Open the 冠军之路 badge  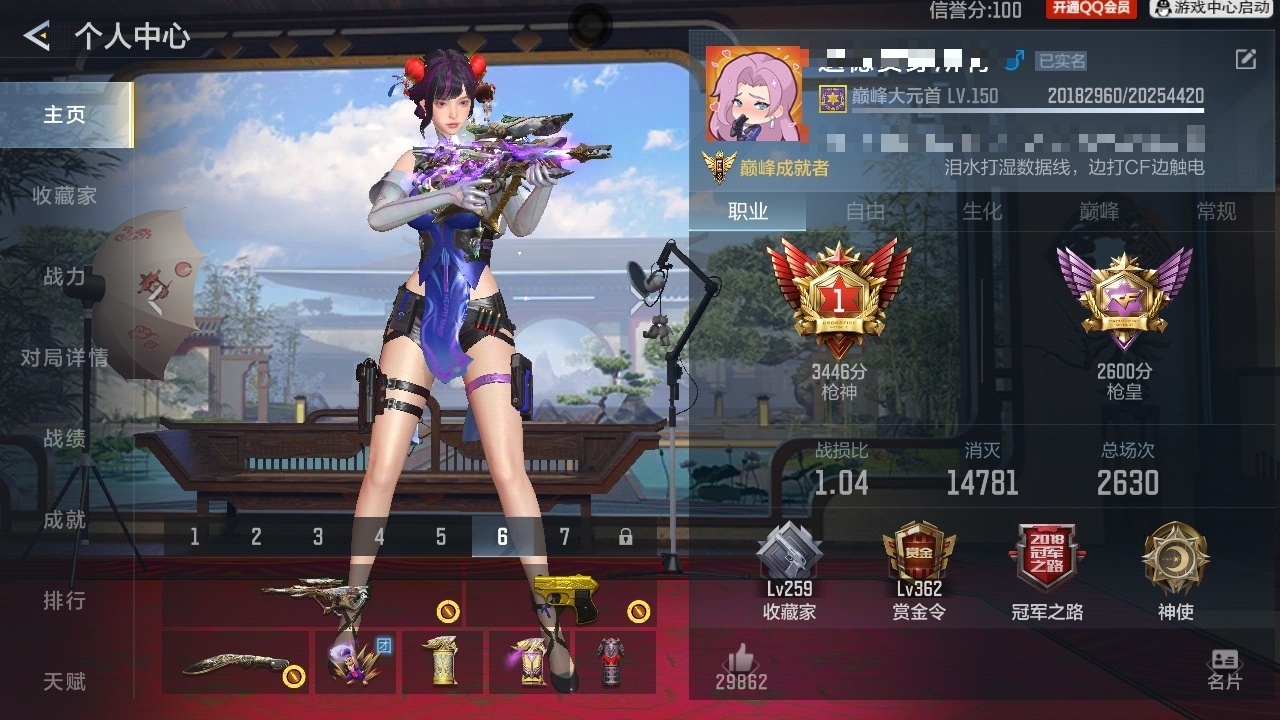[1047, 570]
